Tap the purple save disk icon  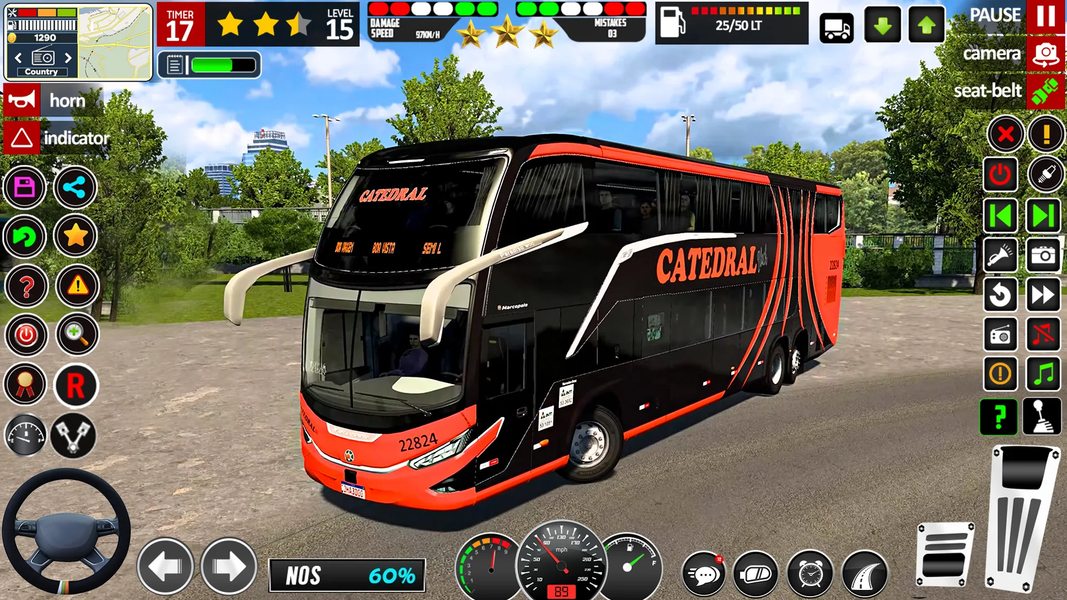pos(25,187)
